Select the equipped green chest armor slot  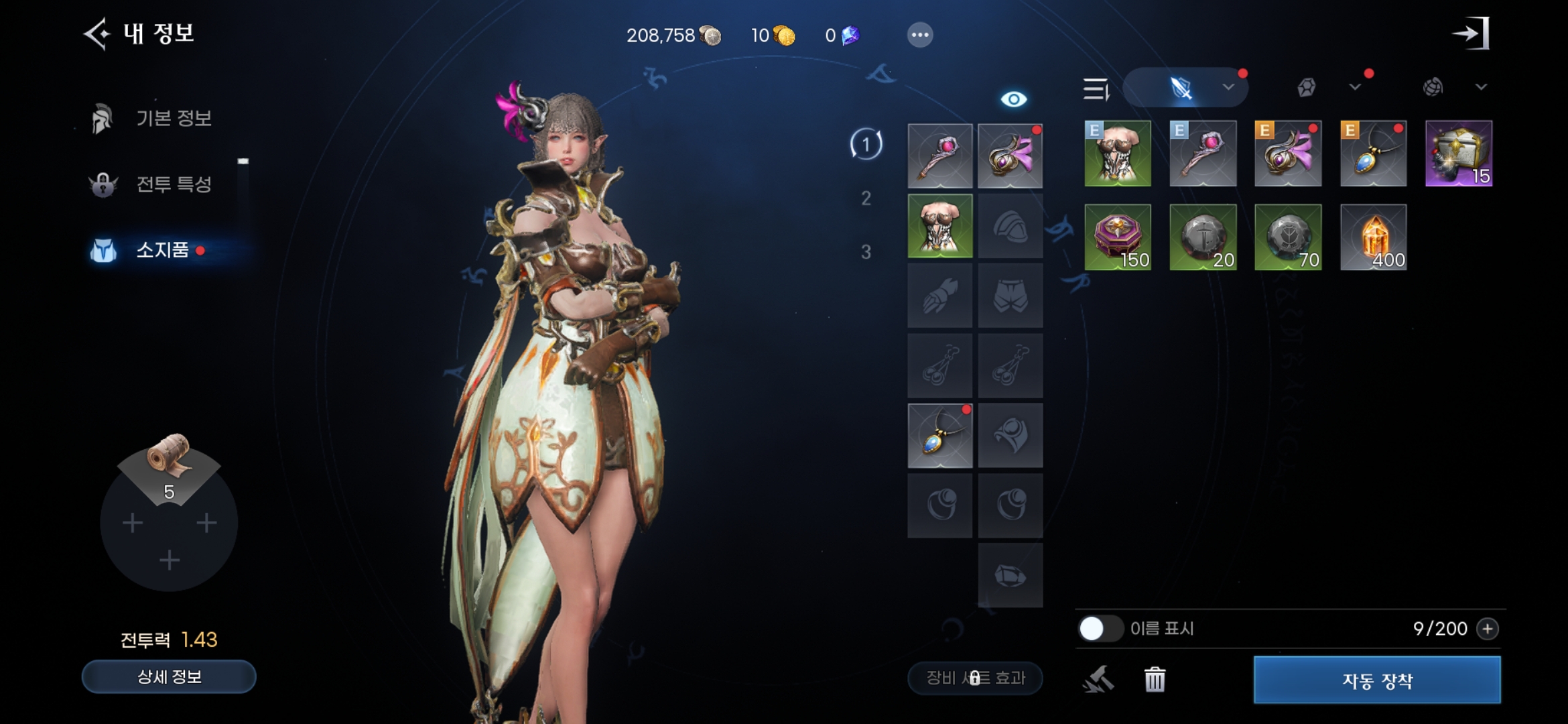[939, 227]
